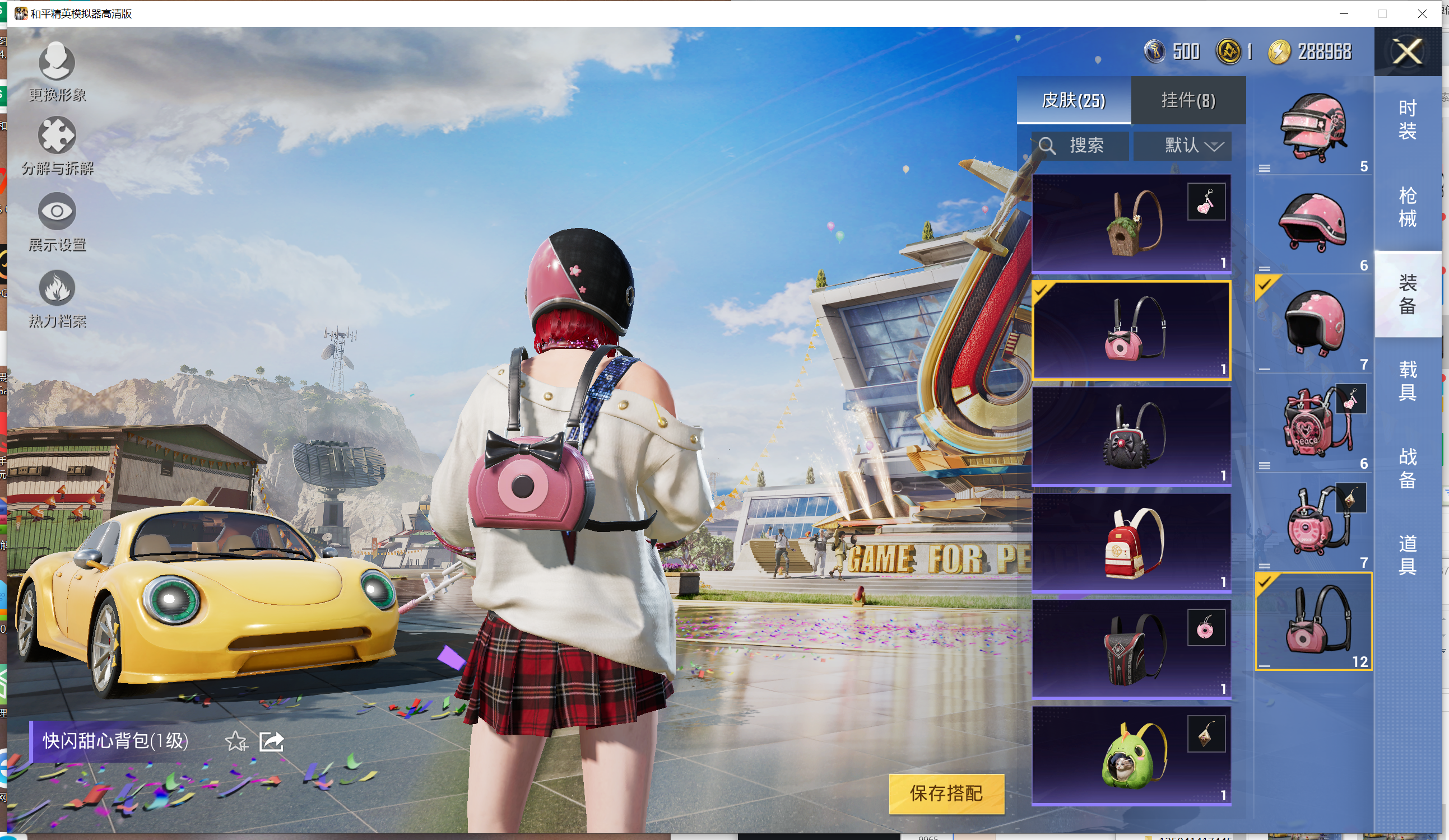Favorite the backpack with the star icon
1449x840 pixels.
(236, 742)
